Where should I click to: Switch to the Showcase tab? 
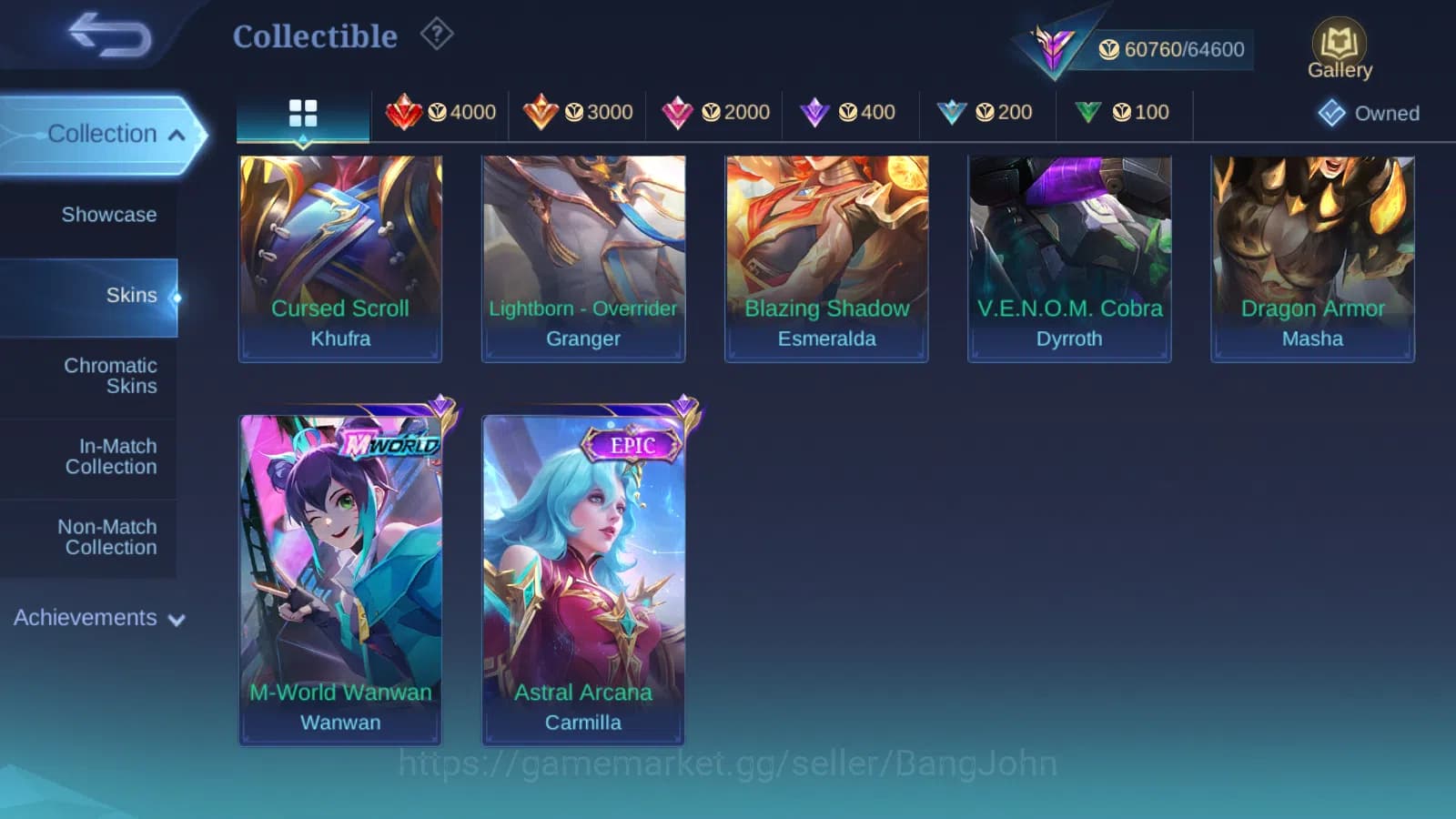coord(108,215)
